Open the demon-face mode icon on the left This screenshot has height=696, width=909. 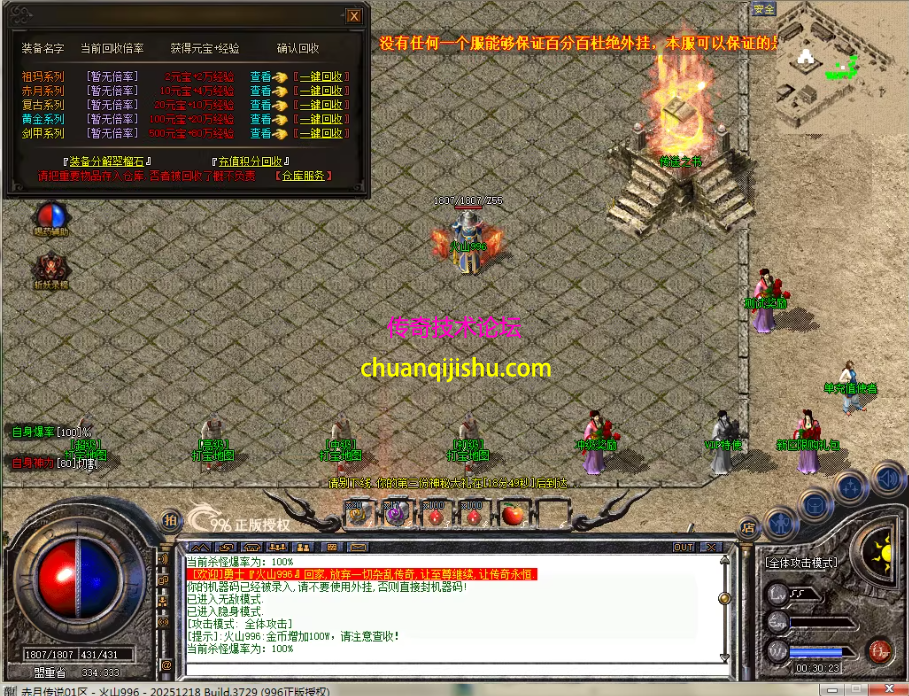[50, 268]
